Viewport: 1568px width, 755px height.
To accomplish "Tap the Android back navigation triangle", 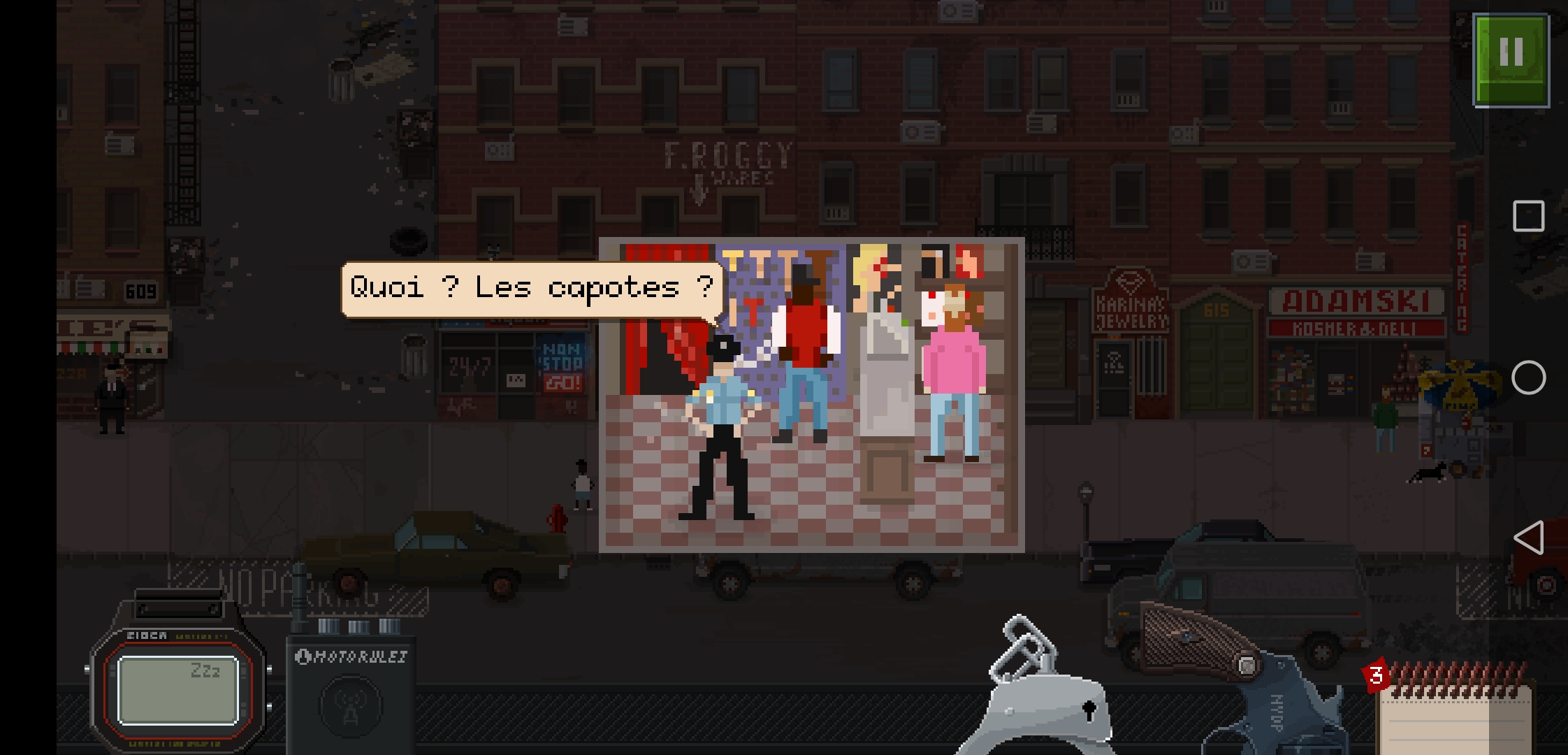I will click(1528, 538).
